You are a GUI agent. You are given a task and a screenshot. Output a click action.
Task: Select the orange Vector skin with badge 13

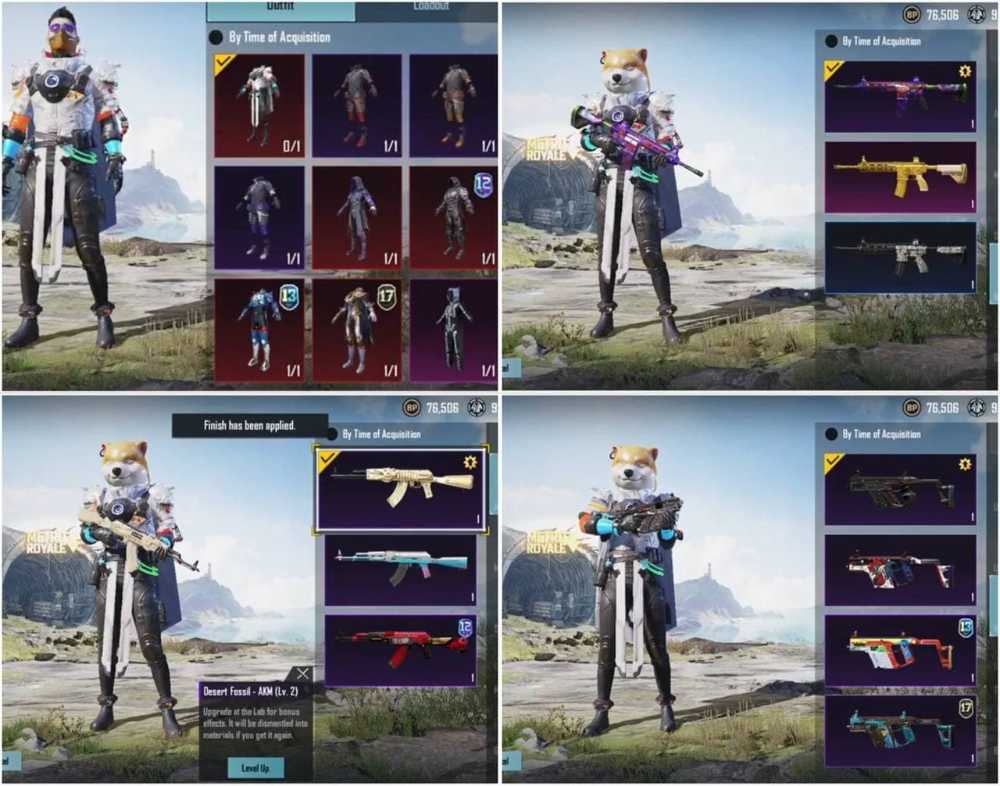pyautogui.click(x=900, y=650)
